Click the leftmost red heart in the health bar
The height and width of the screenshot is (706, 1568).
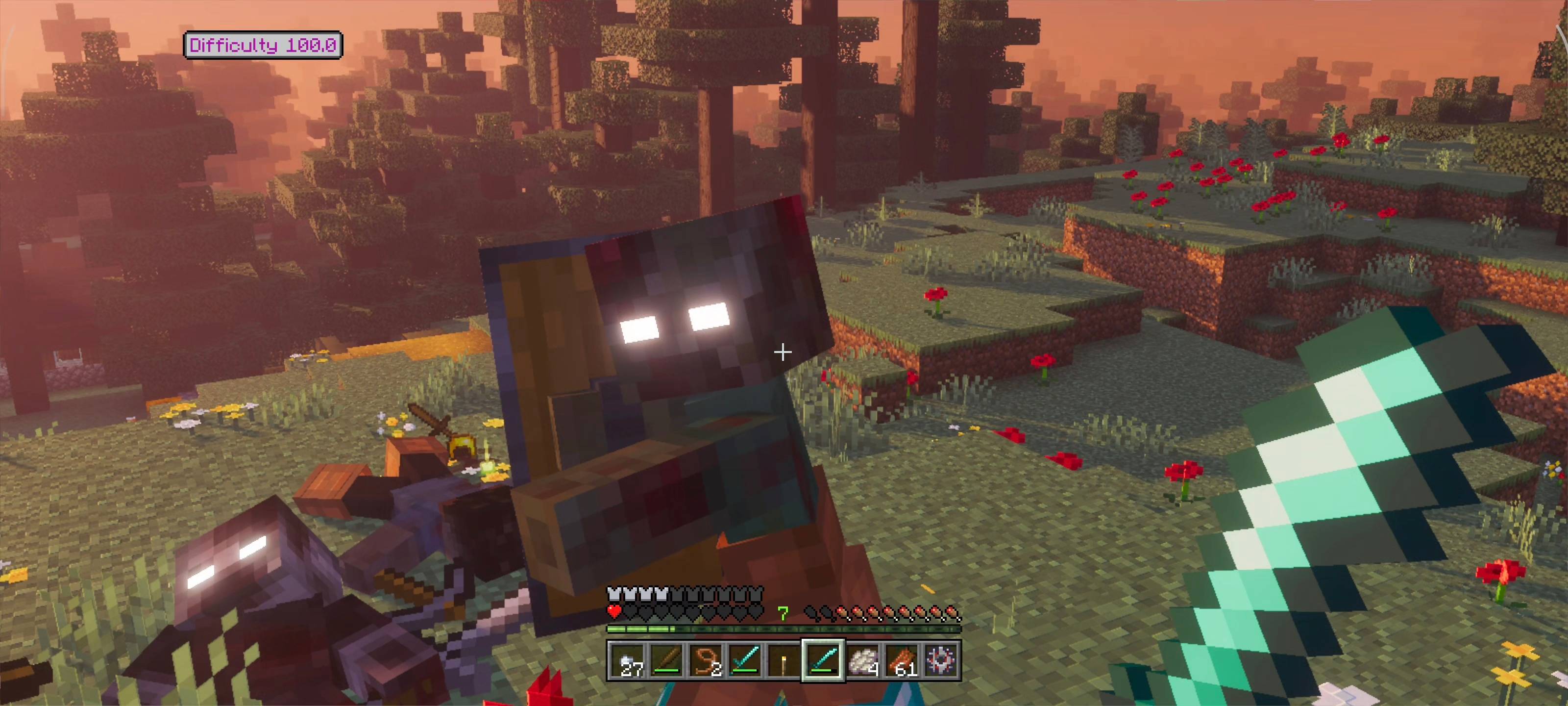(614, 612)
